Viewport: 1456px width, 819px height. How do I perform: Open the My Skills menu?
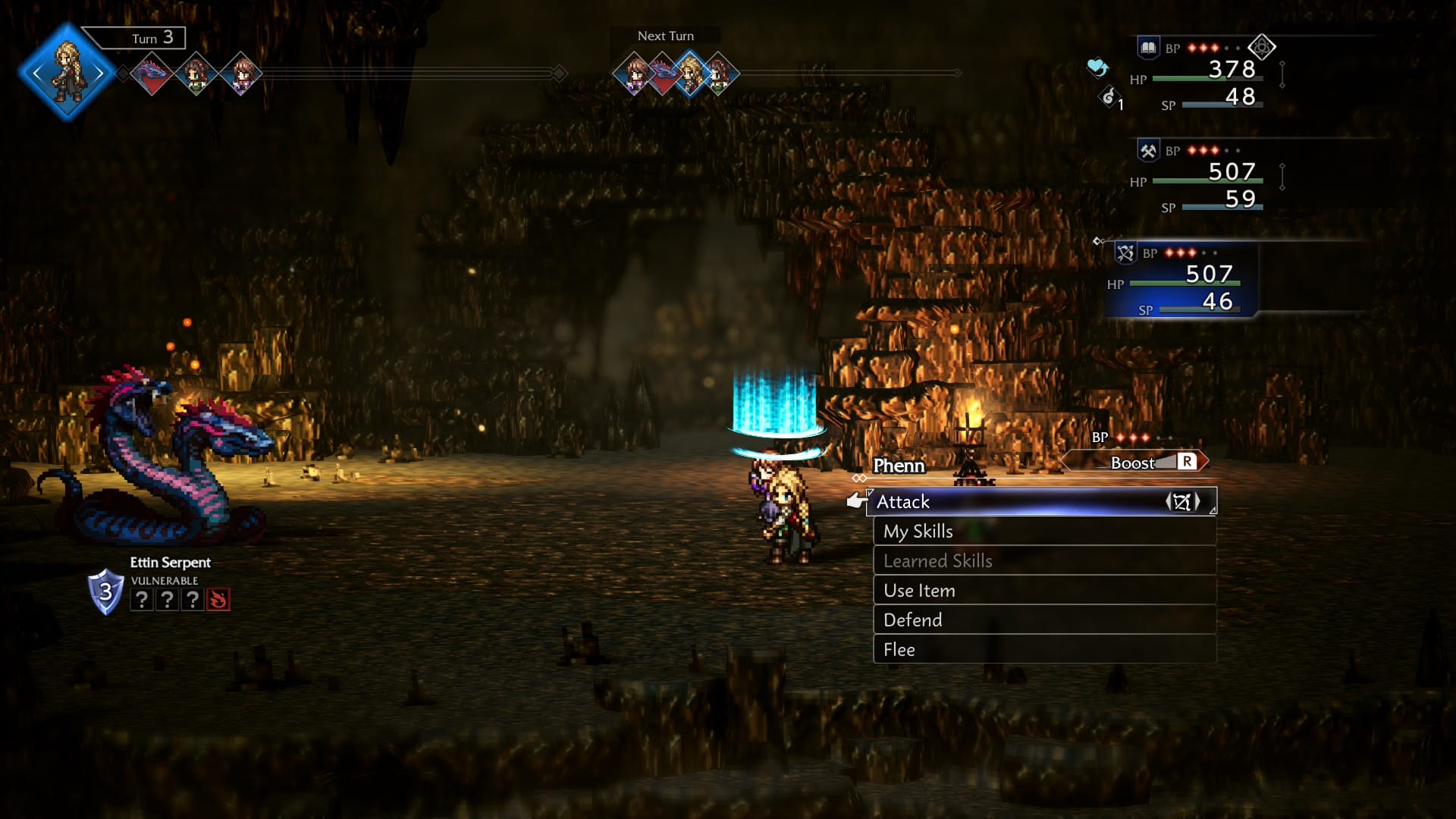1043,532
